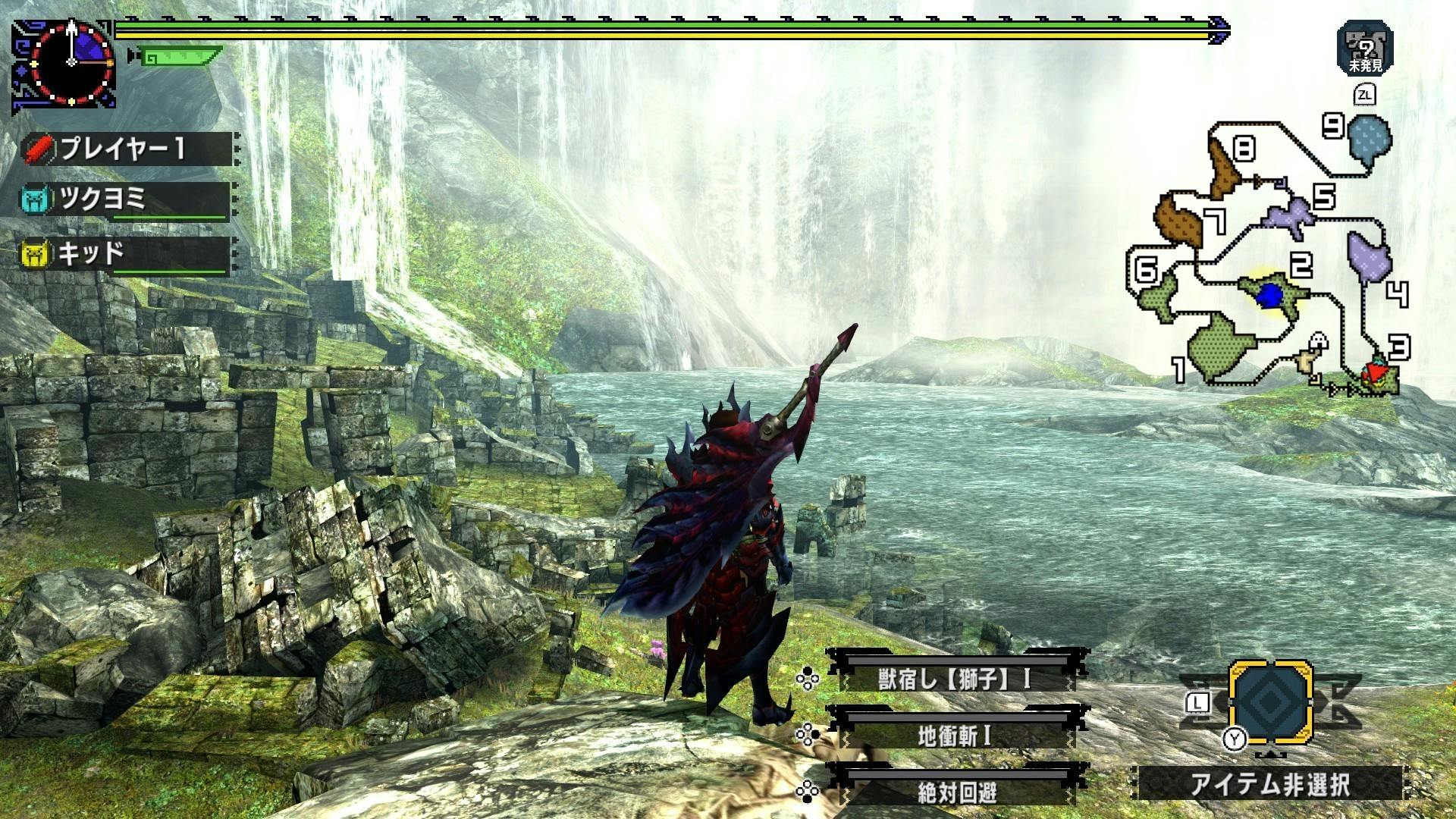Click the blue player marker on minimap
Viewport: 1456px width, 819px height.
tap(1268, 296)
